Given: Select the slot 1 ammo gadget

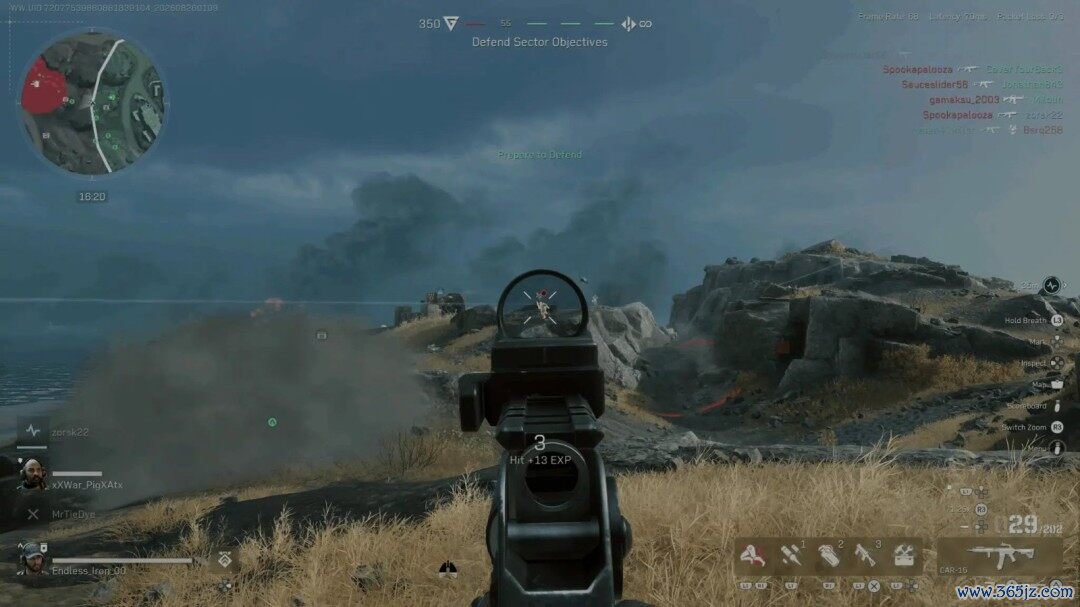Looking at the screenshot, I should pos(789,556).
